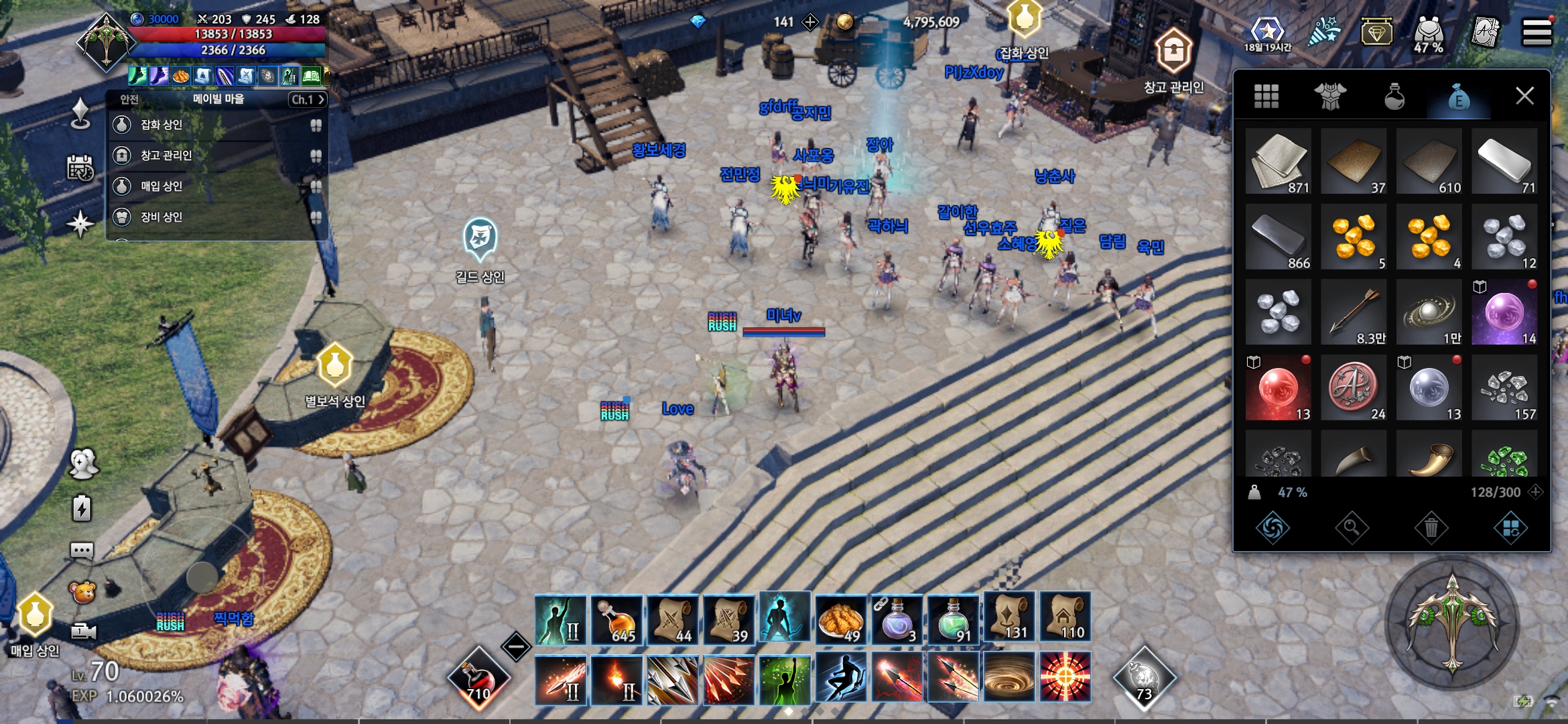
Task: Show all items grid tab
Action: coord(1266,97)
